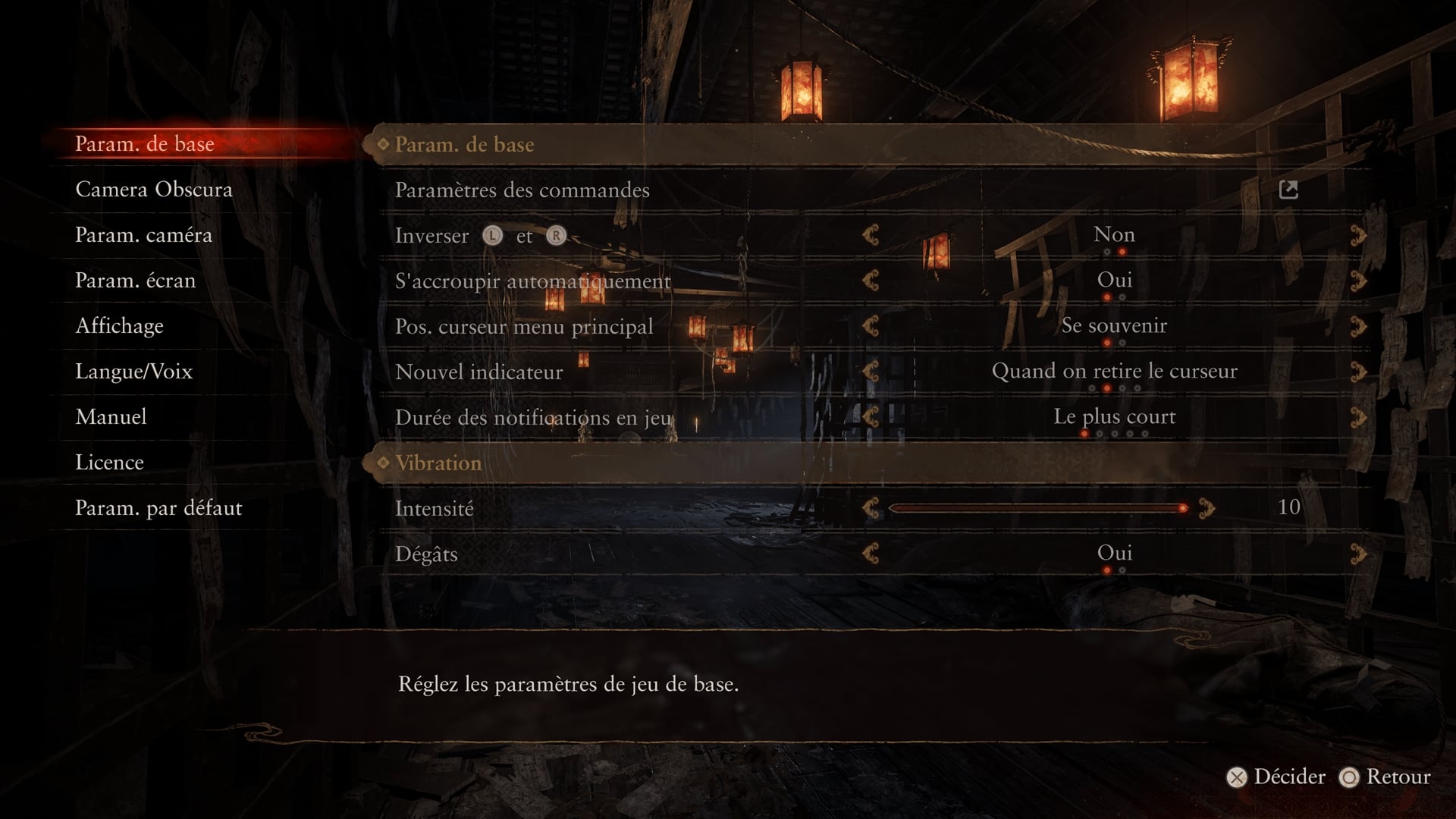The image size is (1456, 819).
Task: Select the Param. de base category
Action: (144, 144)
